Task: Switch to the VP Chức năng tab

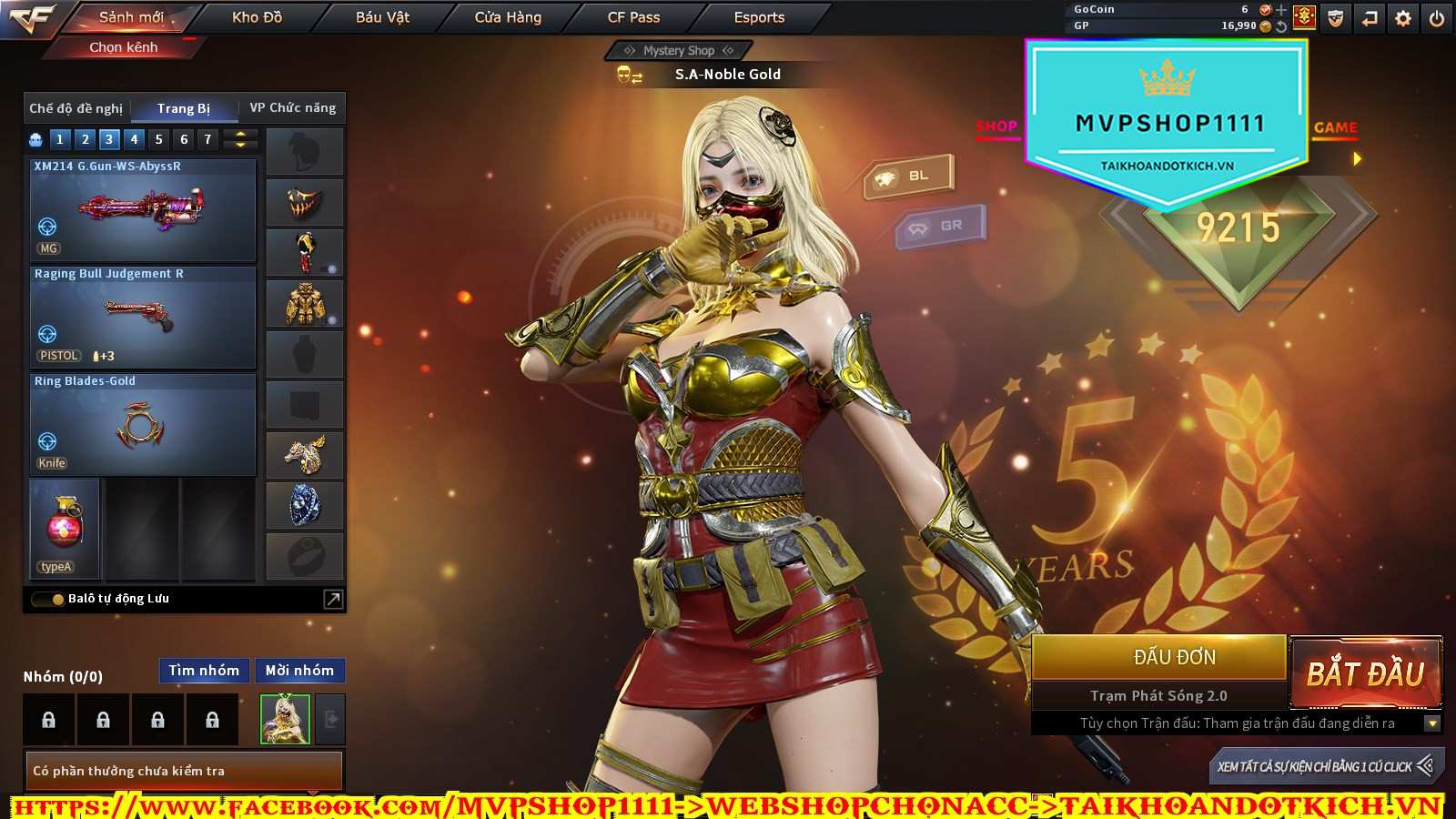Action: click(x=292, y=108)
